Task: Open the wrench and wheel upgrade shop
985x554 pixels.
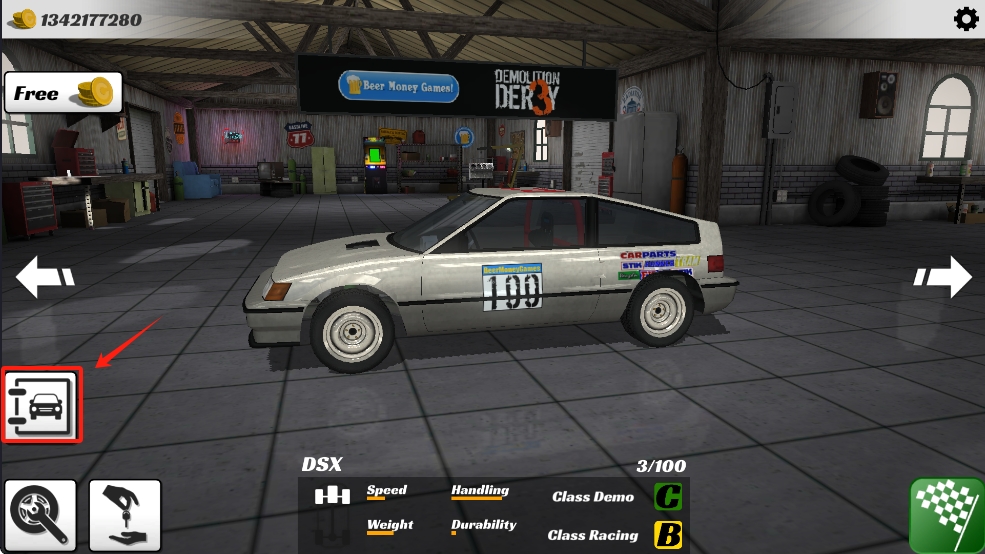Action: pos(41,515)
